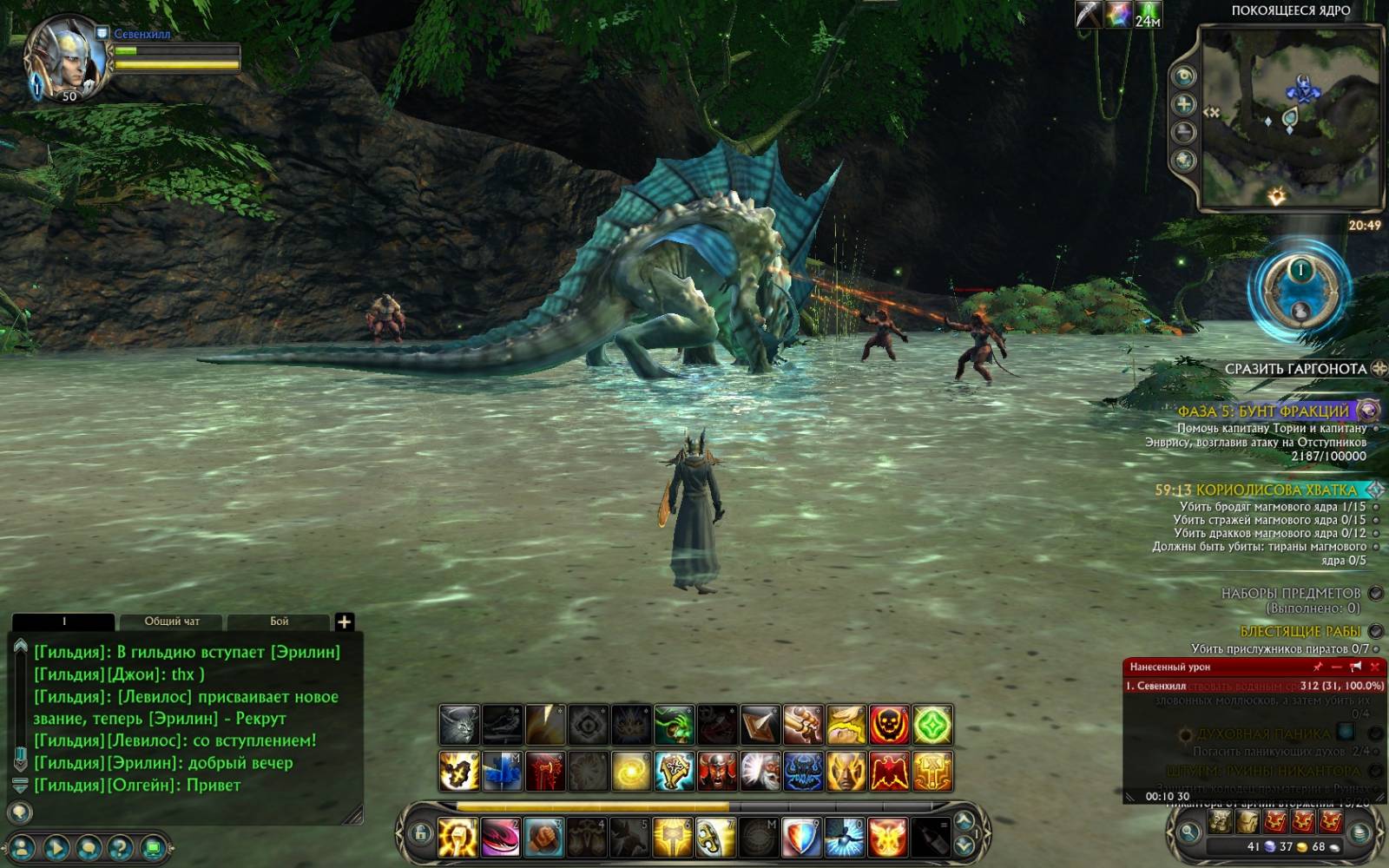
Task: Open the character menu button with person icon
Action: pyautogui.click(x=22, y=848)
